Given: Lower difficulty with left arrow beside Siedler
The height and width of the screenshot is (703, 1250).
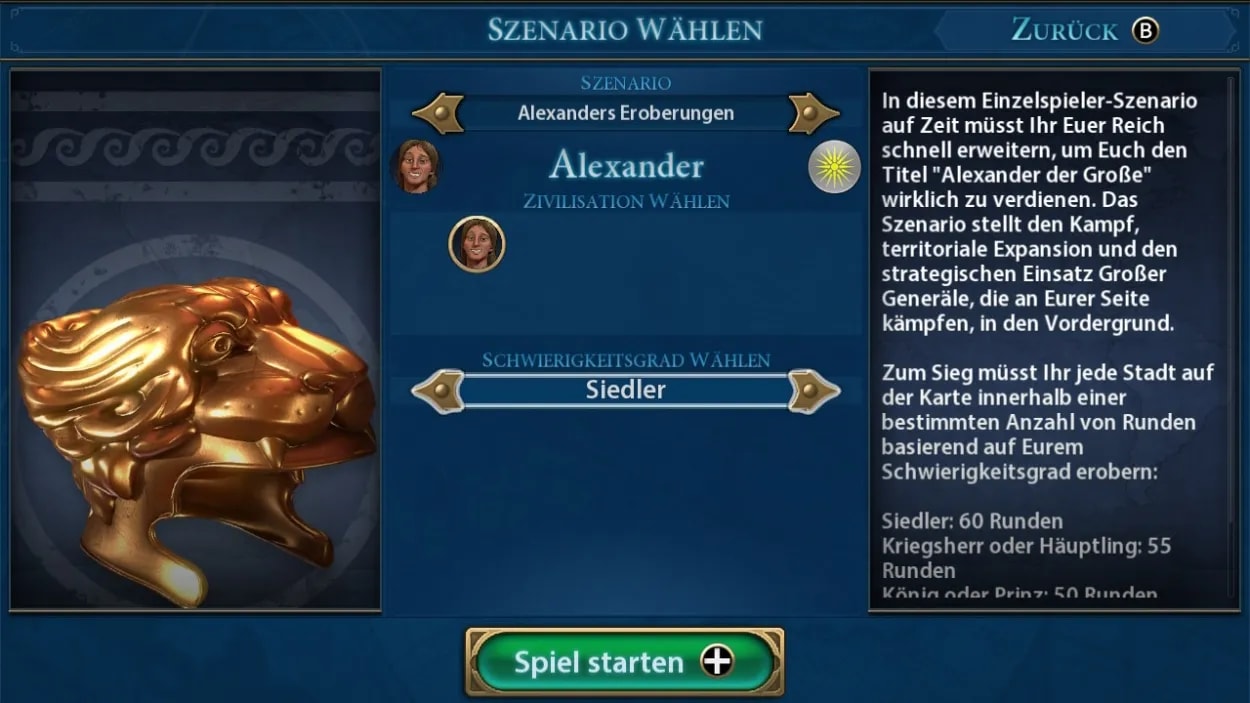Looking at the screenshot, I should click(x=438, y=390).
